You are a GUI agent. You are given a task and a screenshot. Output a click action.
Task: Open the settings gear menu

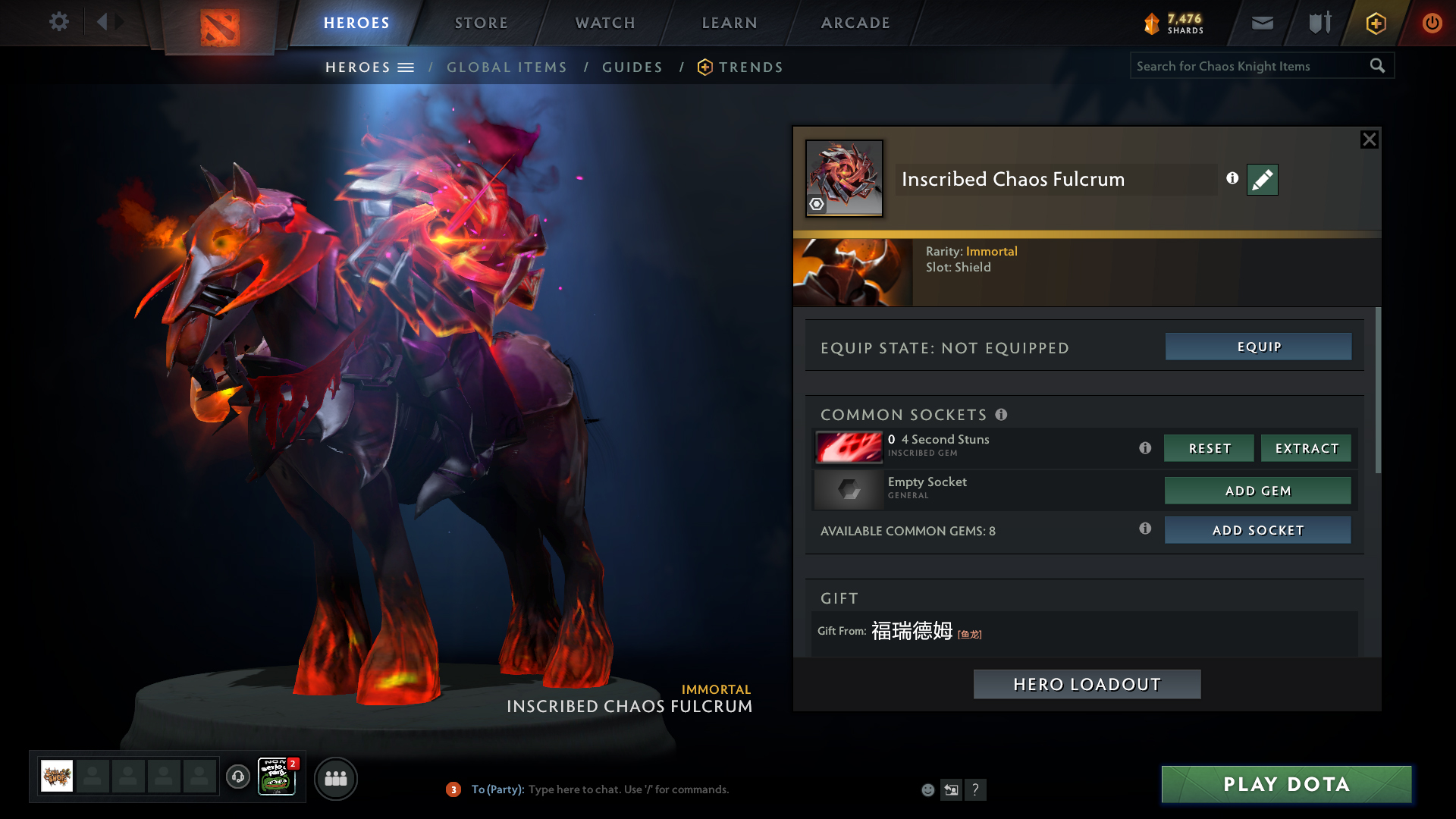[58, 21]
